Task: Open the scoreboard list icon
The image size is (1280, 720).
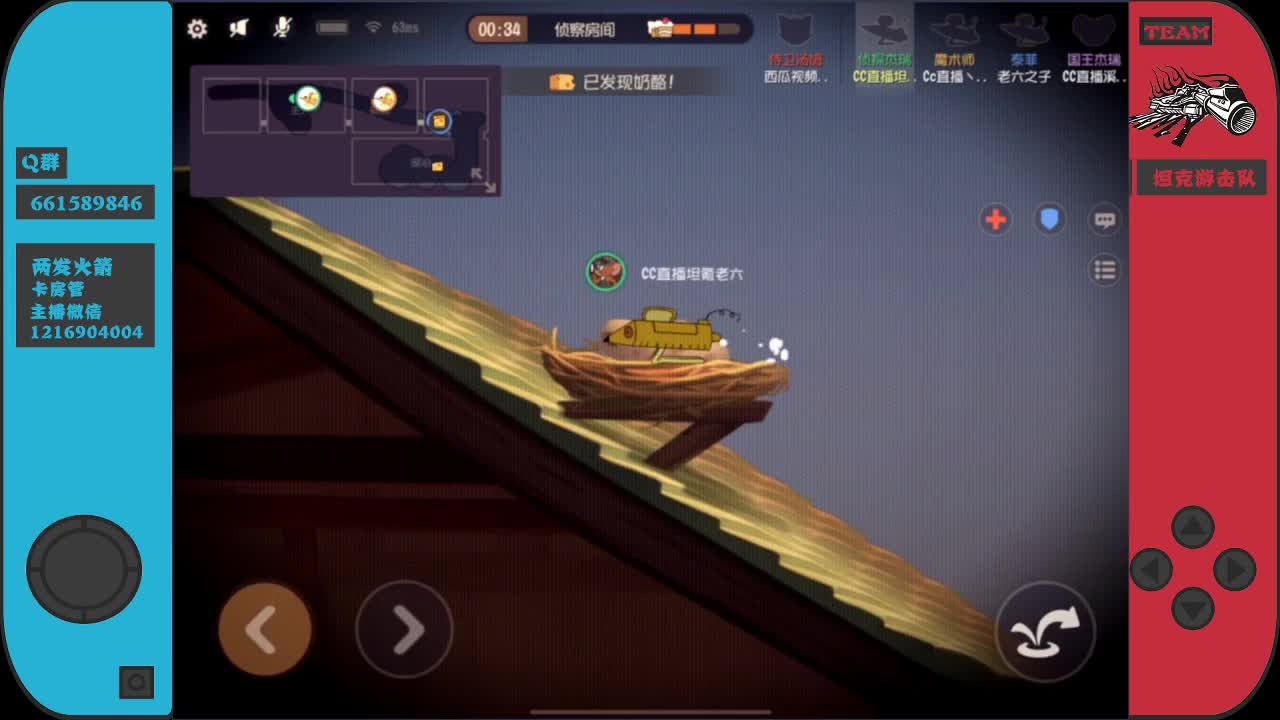Action: (1103, 269)
